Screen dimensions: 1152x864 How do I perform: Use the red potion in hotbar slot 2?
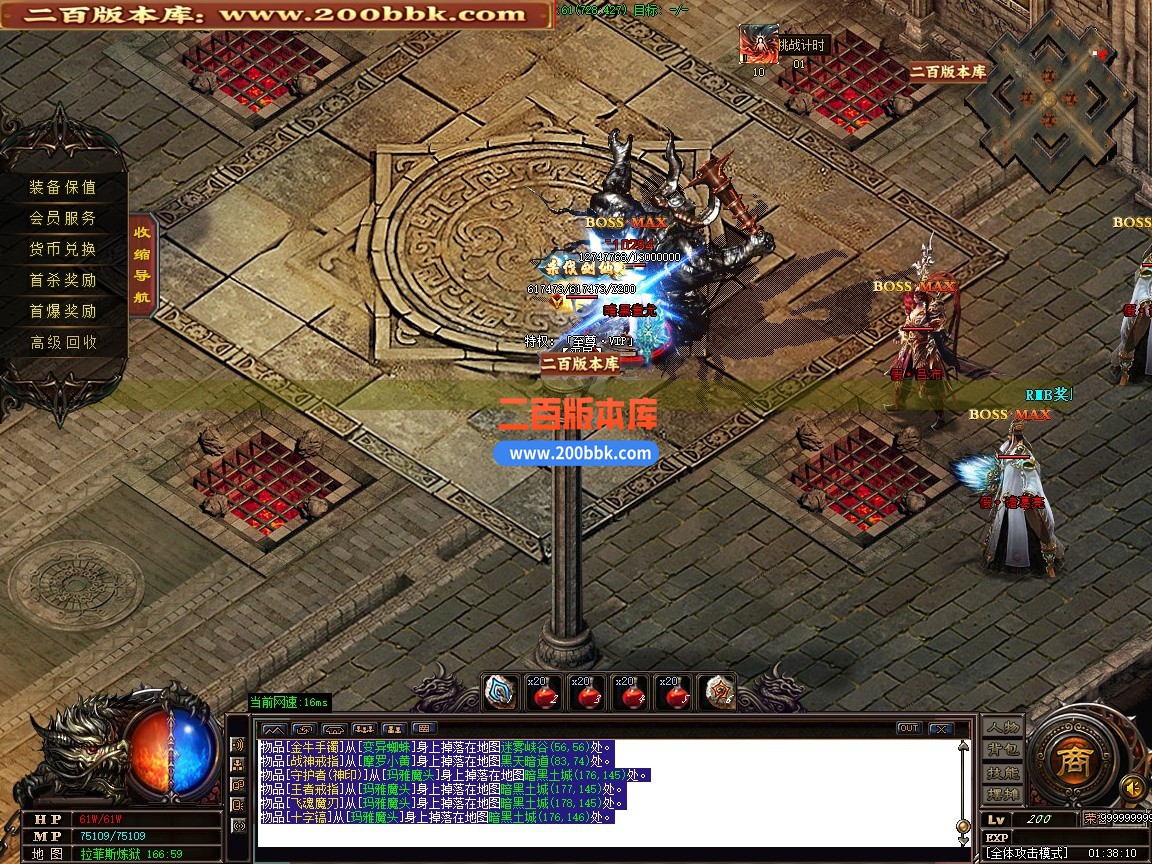click(547, 692)
